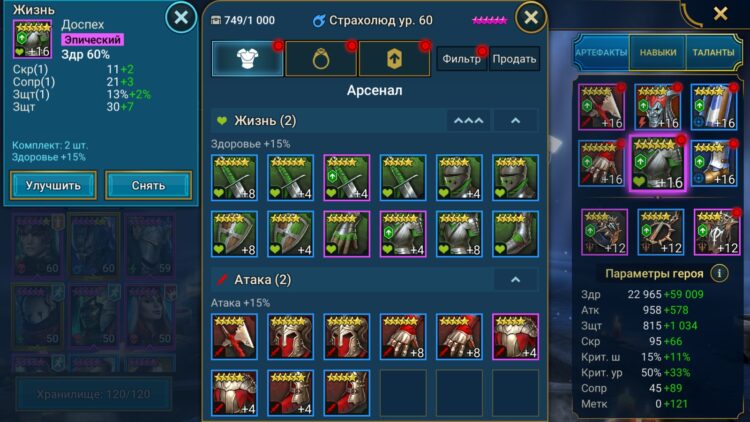Collapse all sets with triple-arrow button
Image resolution: width=750 pixels, height=422 pixels.
click(466, 121)
